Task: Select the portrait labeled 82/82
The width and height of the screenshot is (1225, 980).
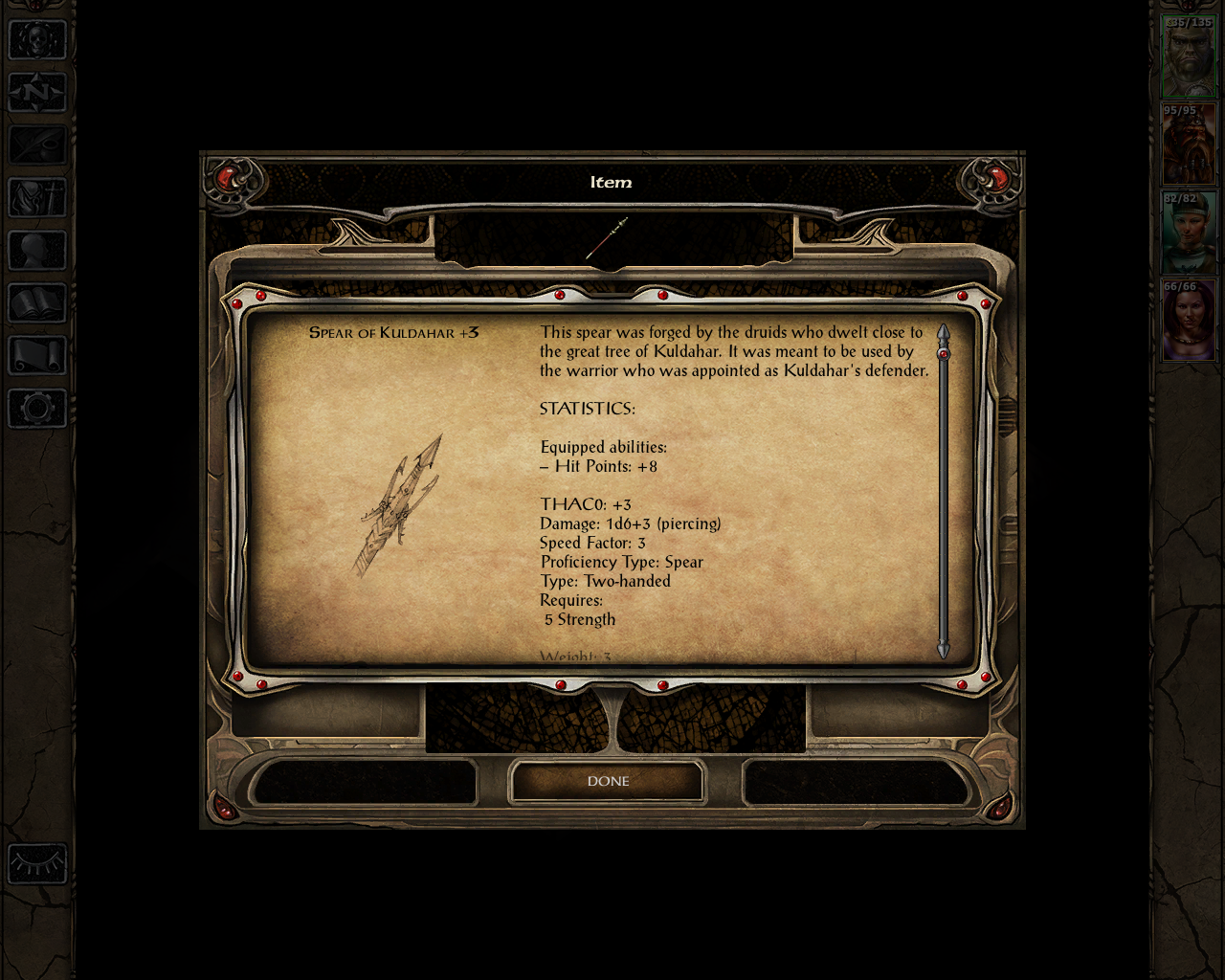Action: (x=1189, y=230)
